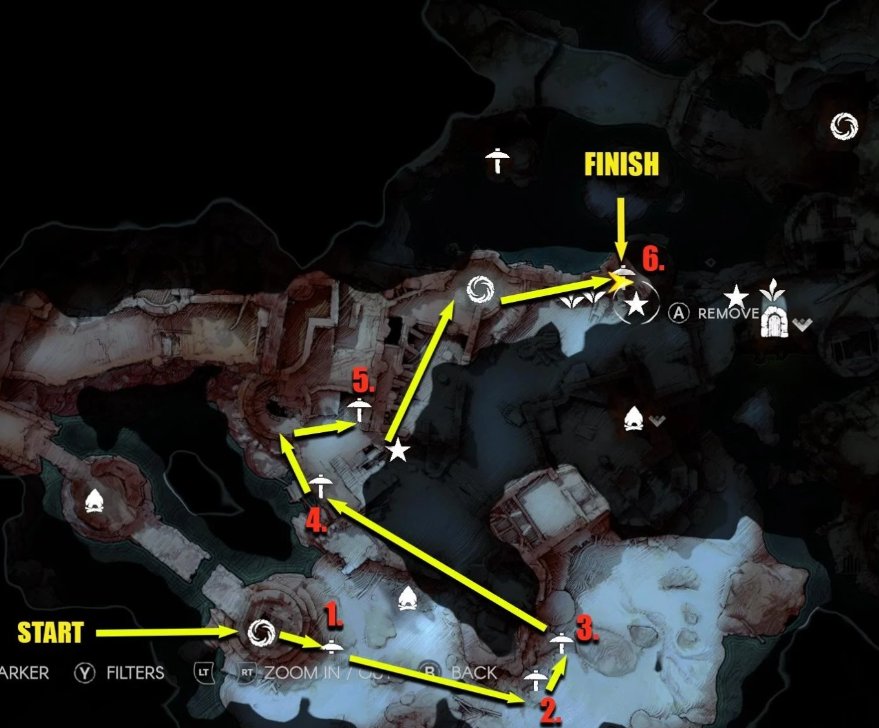Image resolution: width=879 pixels, height=728 pixels.
Task: Expand the chevron beside the shop door marker
Action: 802,323
